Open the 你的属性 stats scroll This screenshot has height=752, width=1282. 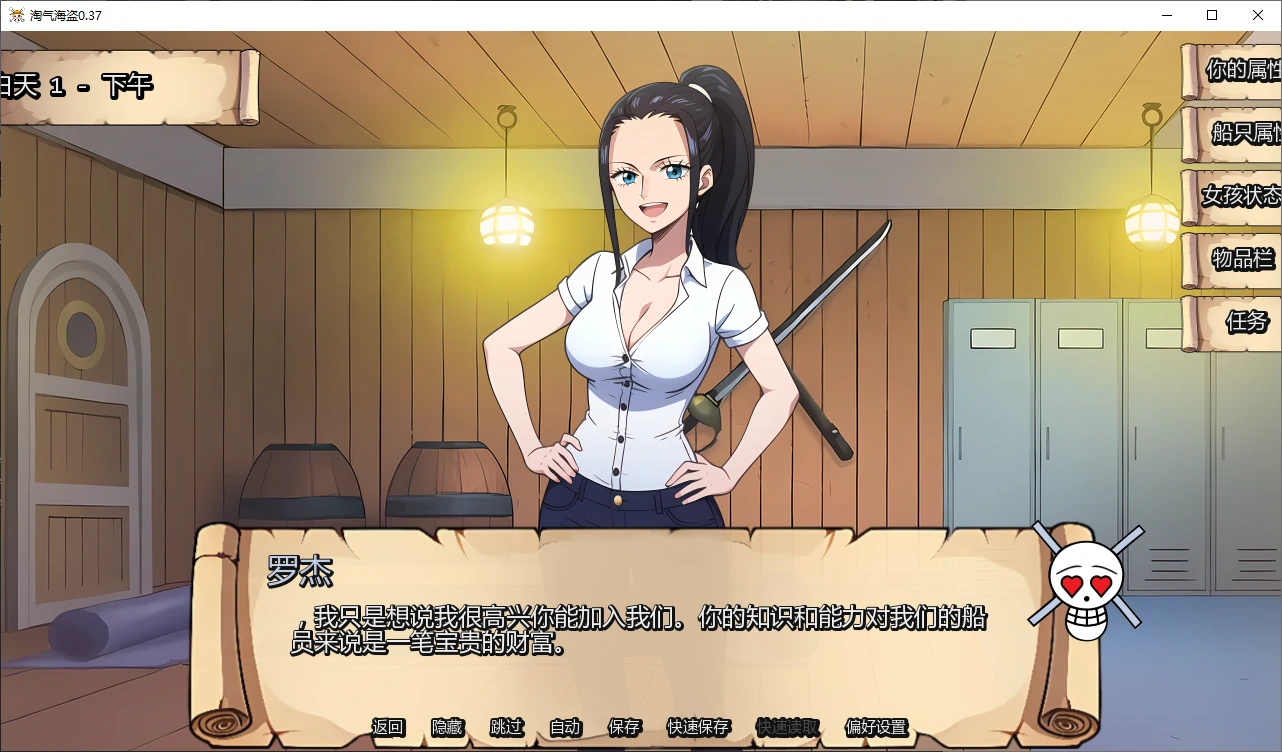1236,70
